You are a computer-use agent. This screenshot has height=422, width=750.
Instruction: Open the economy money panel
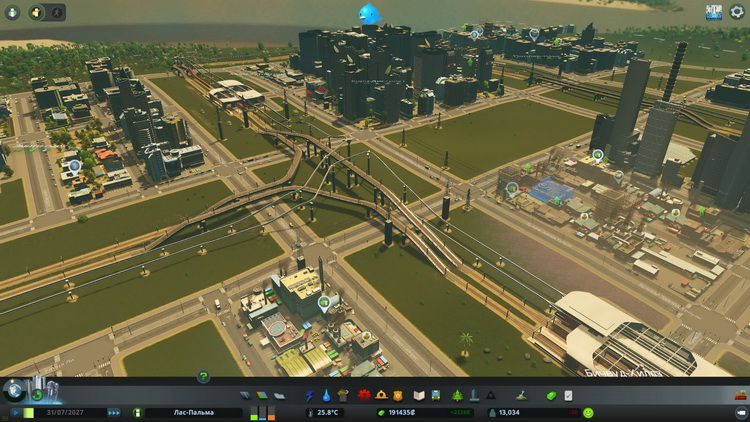(x=550, y=396)
